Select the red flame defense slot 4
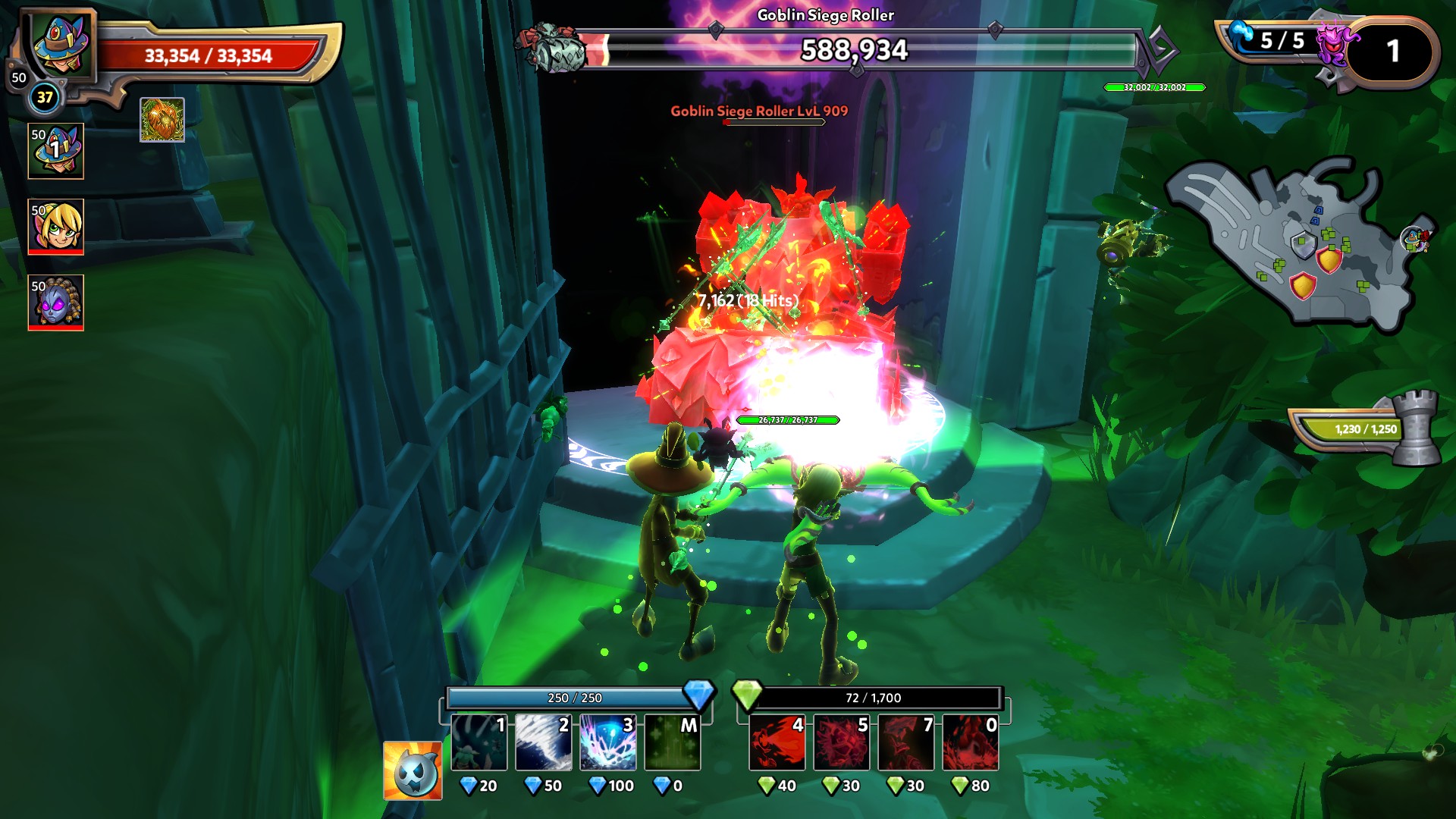Viewport: 1456px width, 819px height. click(777, 742)
